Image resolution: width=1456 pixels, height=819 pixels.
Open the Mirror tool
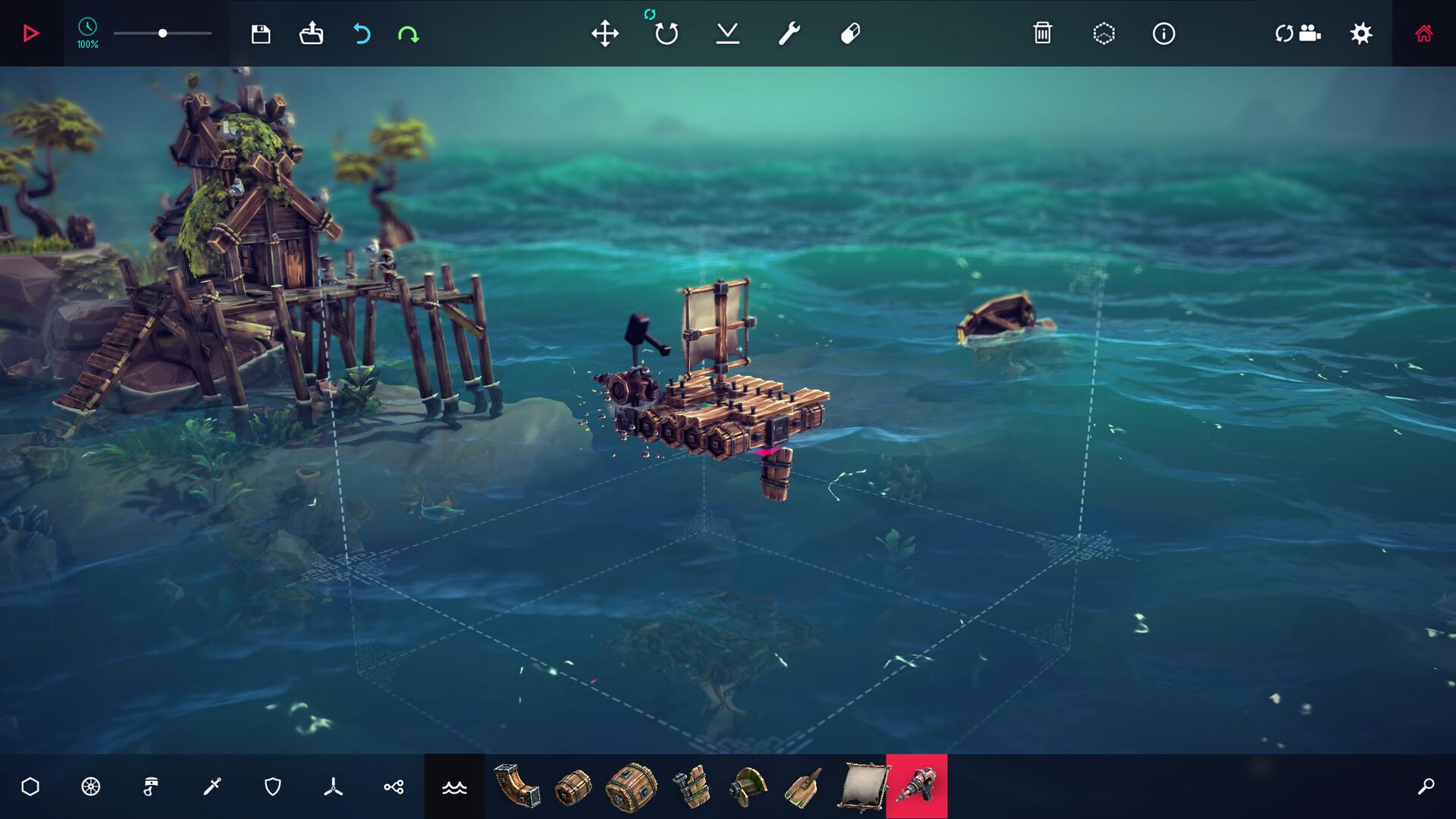point(728,33)
